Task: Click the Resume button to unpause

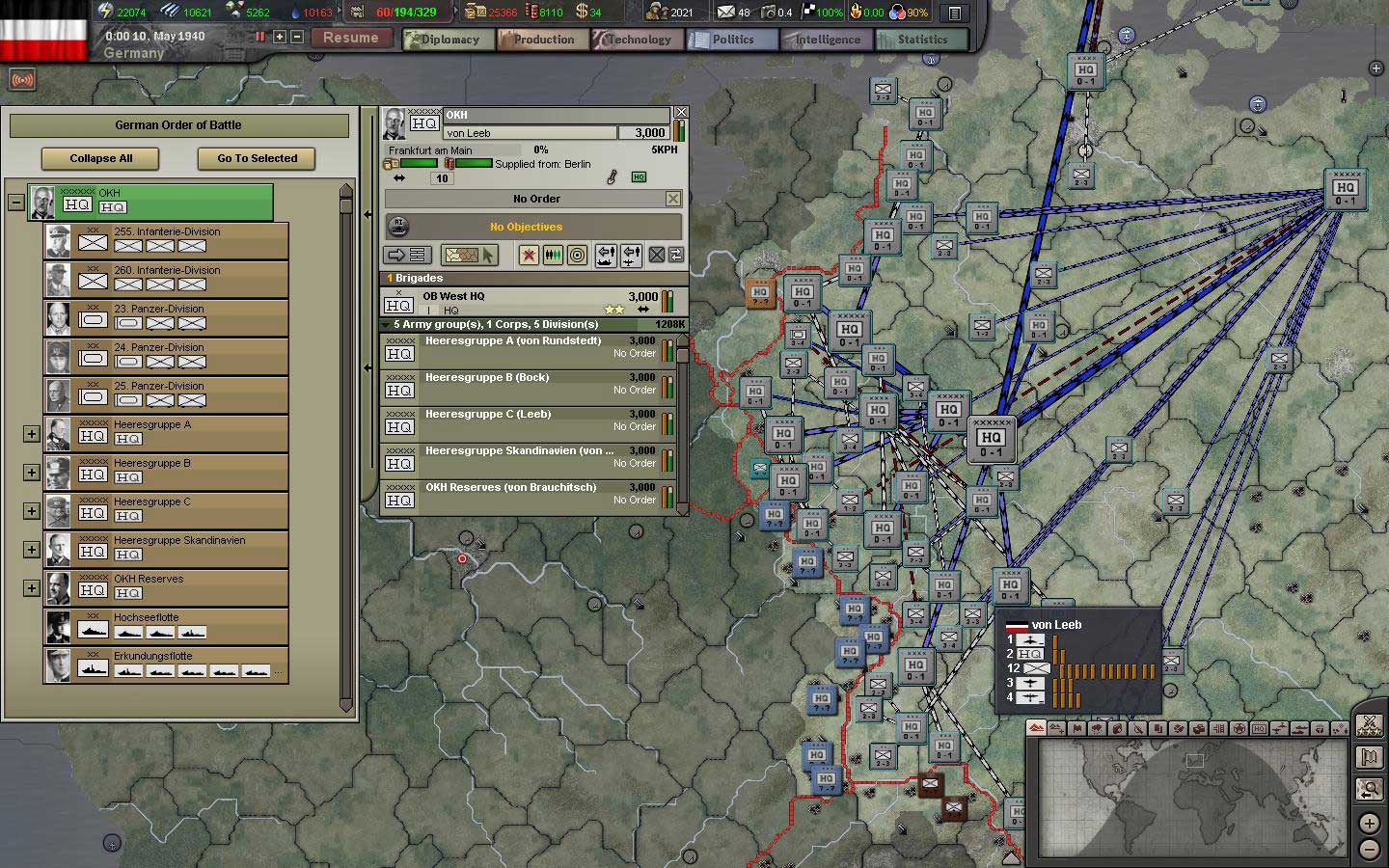Action: tap(351, 38)
